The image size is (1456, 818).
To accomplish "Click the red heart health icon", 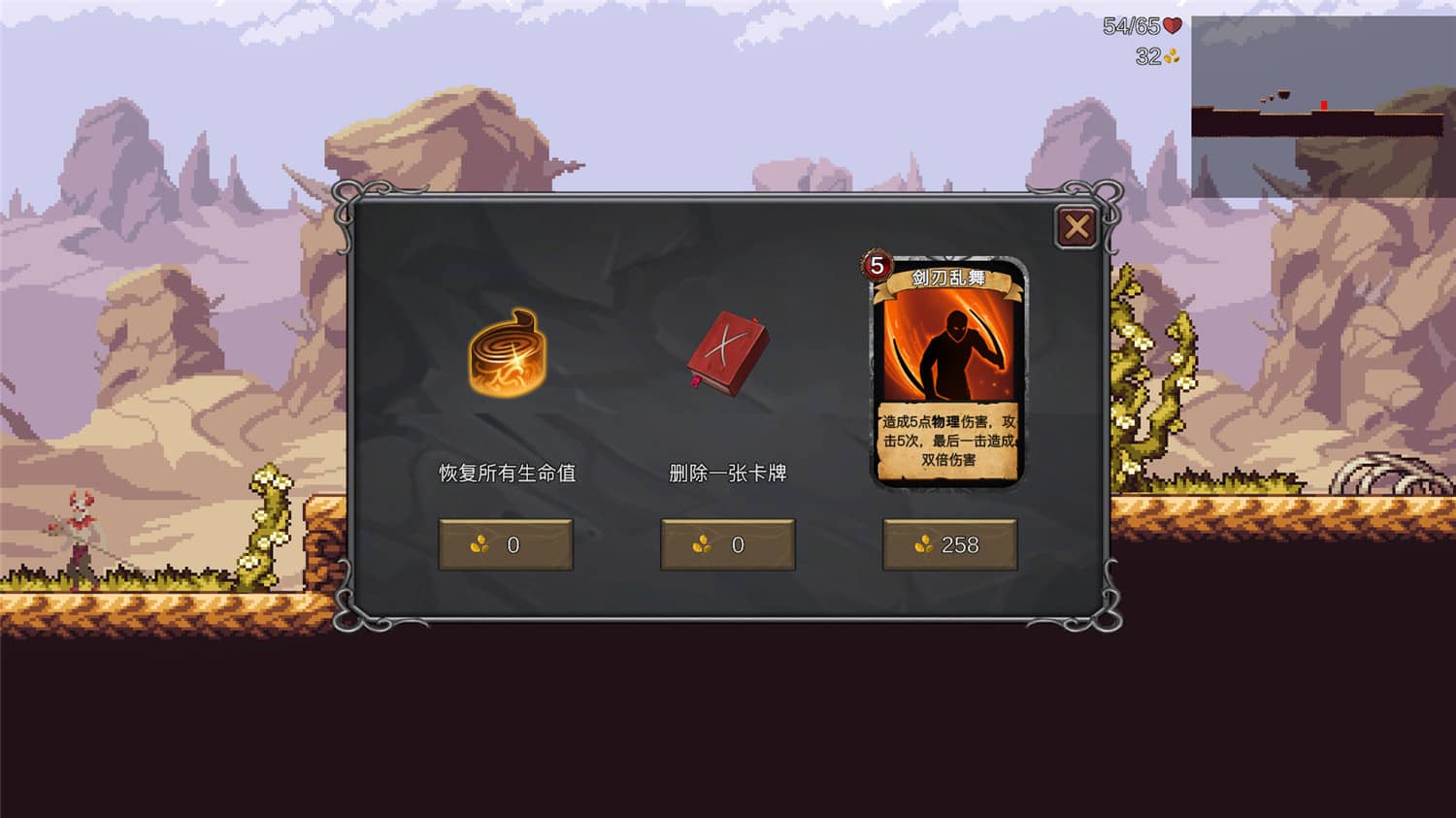I will 1171,25.
